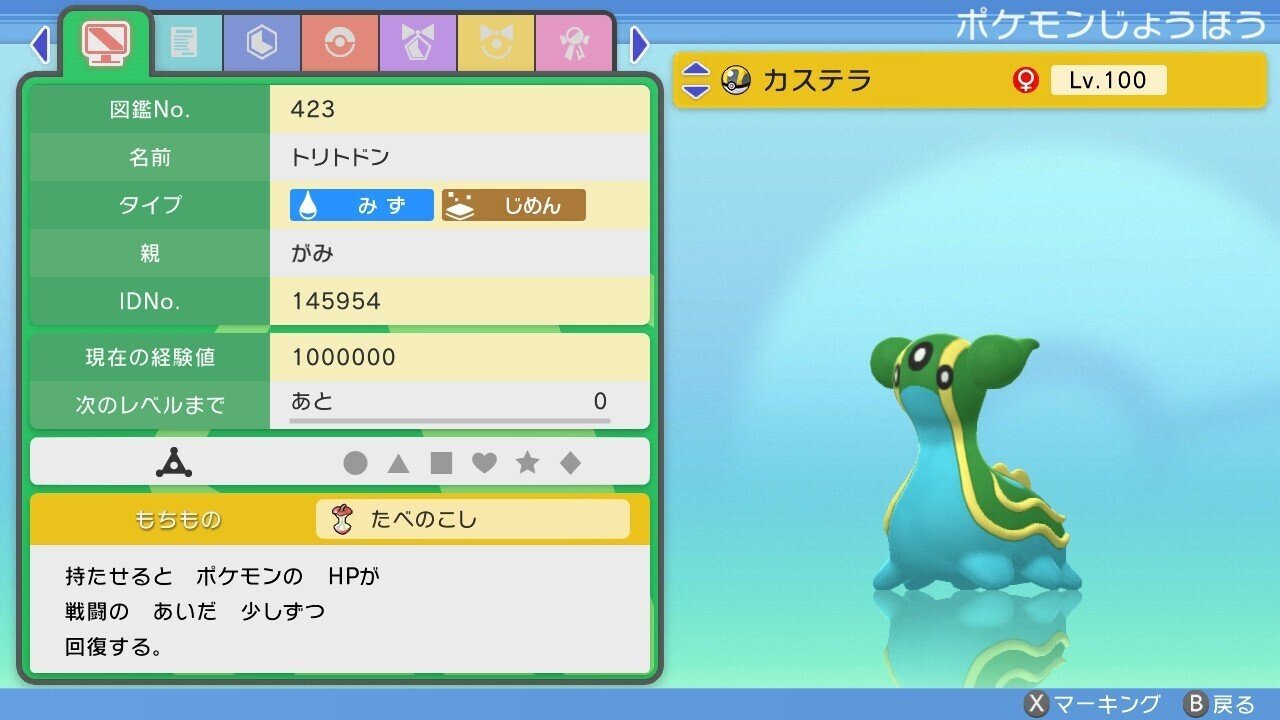Click the じめん ground type badge
Screen dimensions: 1280x720
click(514, 205)
